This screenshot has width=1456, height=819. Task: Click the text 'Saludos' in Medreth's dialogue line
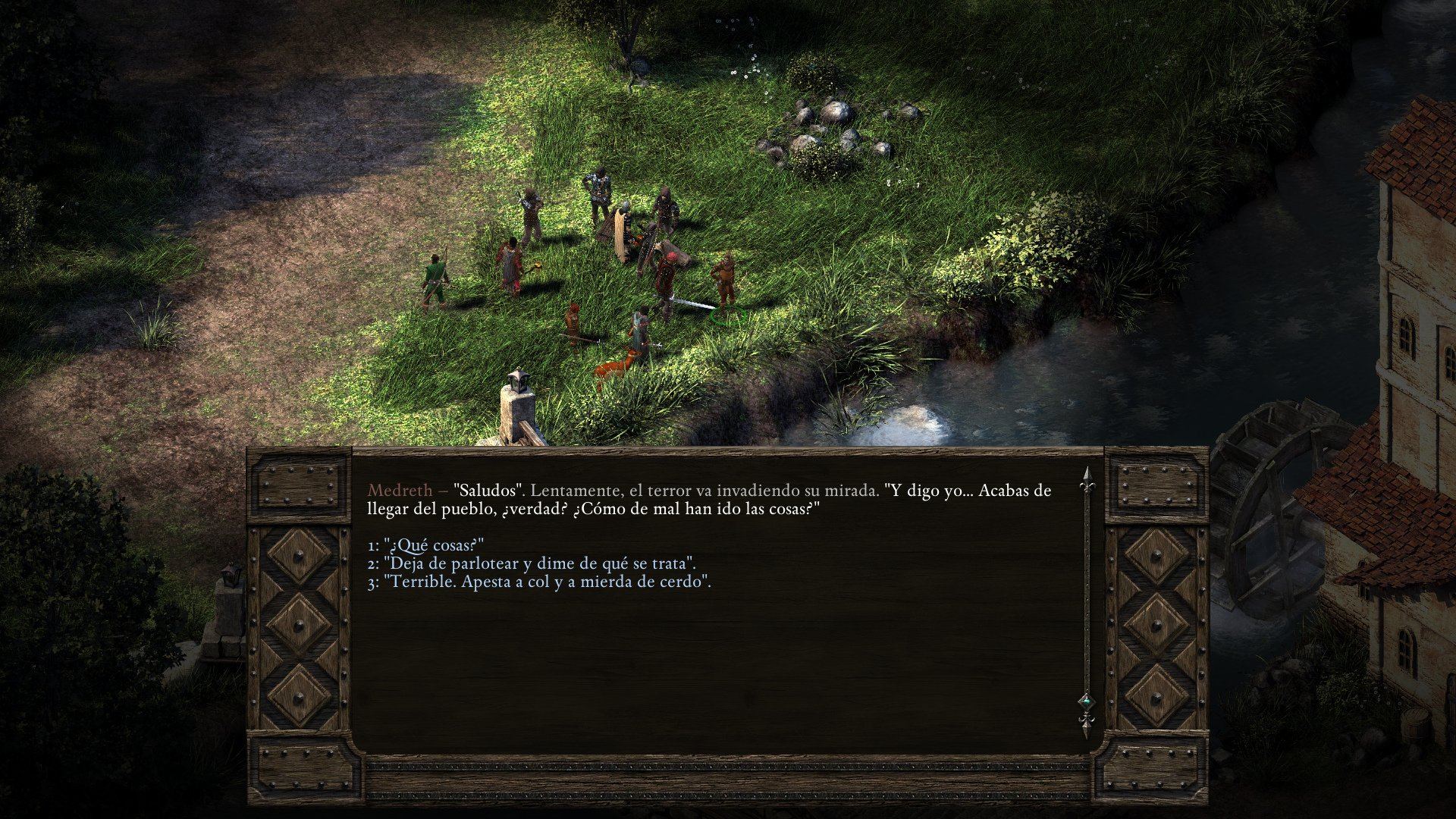pos(481,491)
